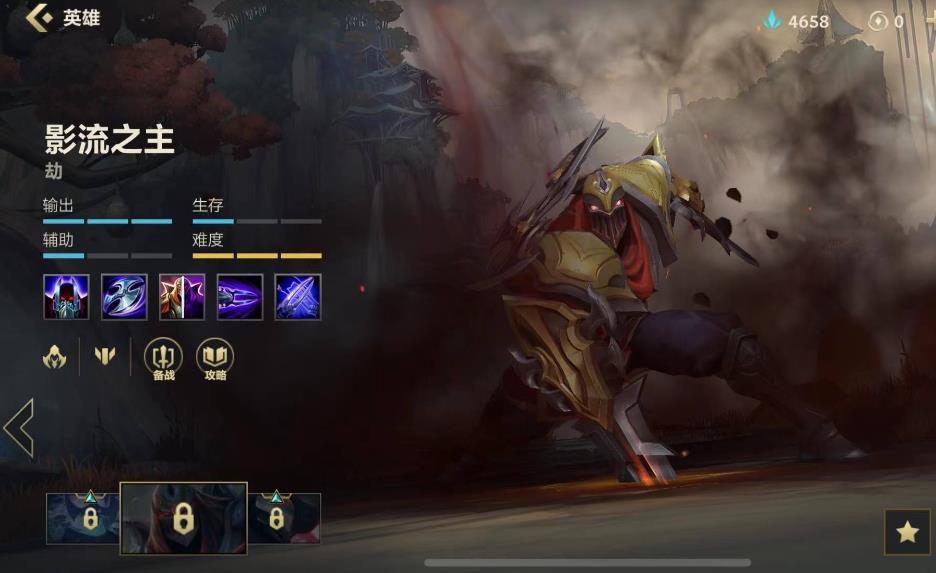Open the 备战 loadout button
The height and width of the screenshot is (573, 936).
click(164, 358)
